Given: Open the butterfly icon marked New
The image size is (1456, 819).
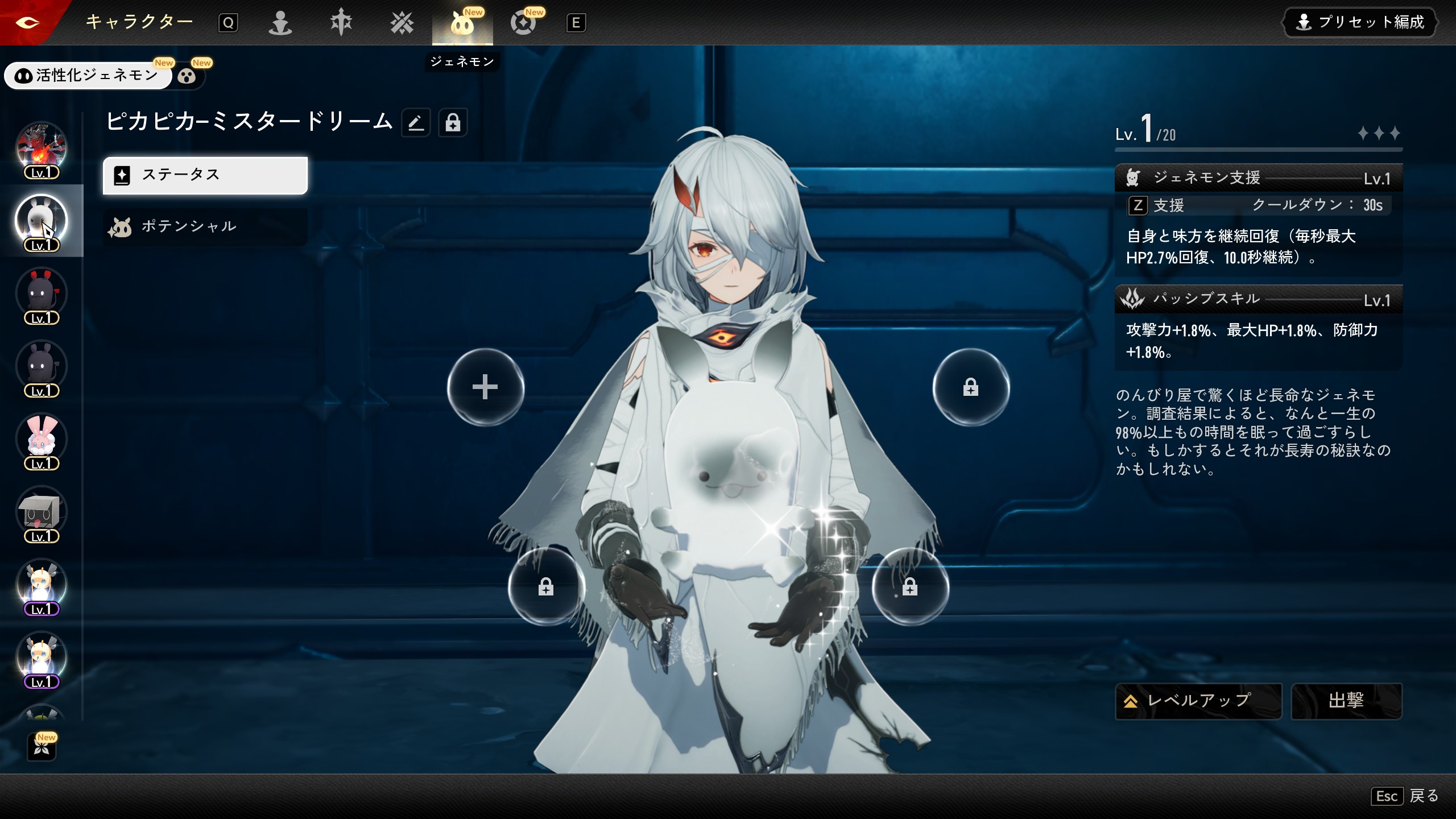Looking at the screenshot, I should (42, 747).
